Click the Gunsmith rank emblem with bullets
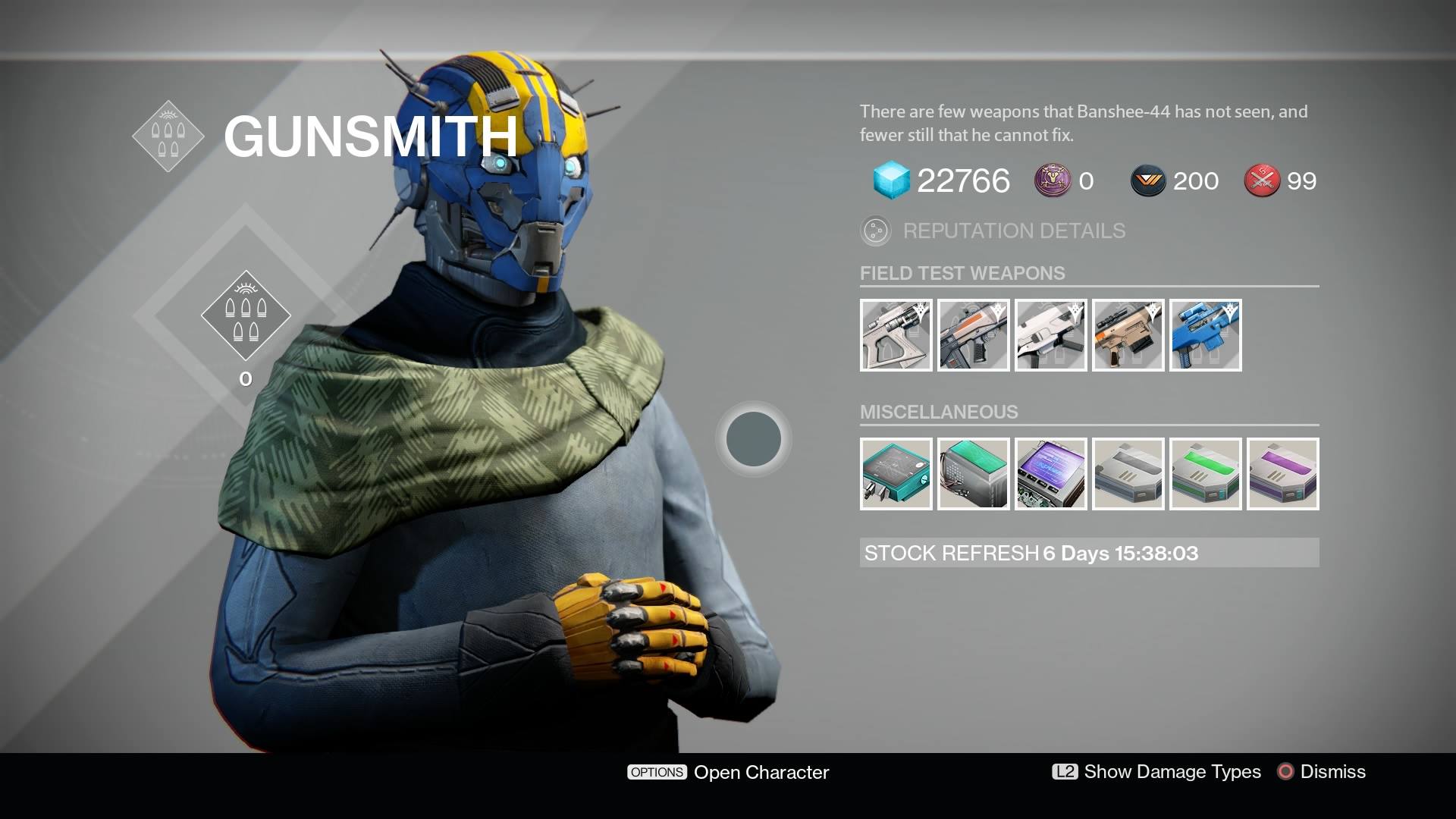1456x819 pixels. [x=246, y=315]
